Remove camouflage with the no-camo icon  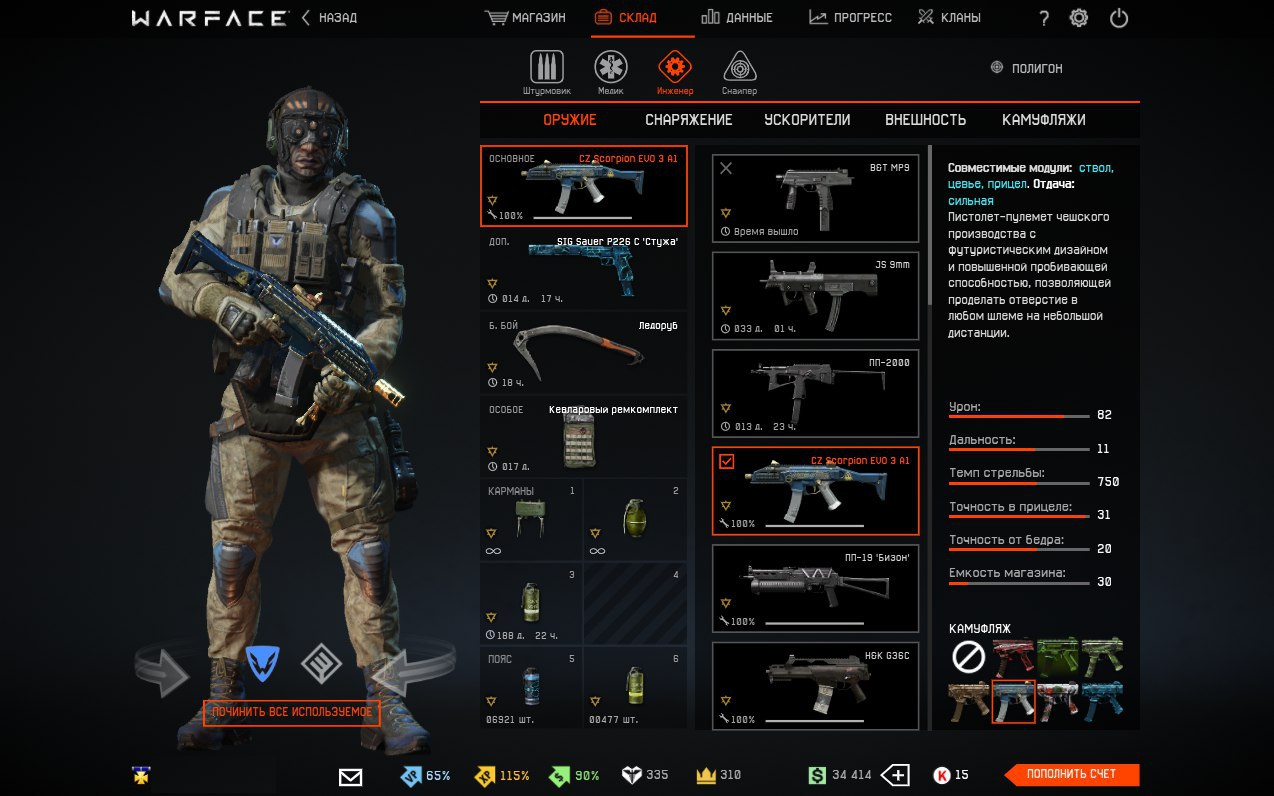point(968,657)
